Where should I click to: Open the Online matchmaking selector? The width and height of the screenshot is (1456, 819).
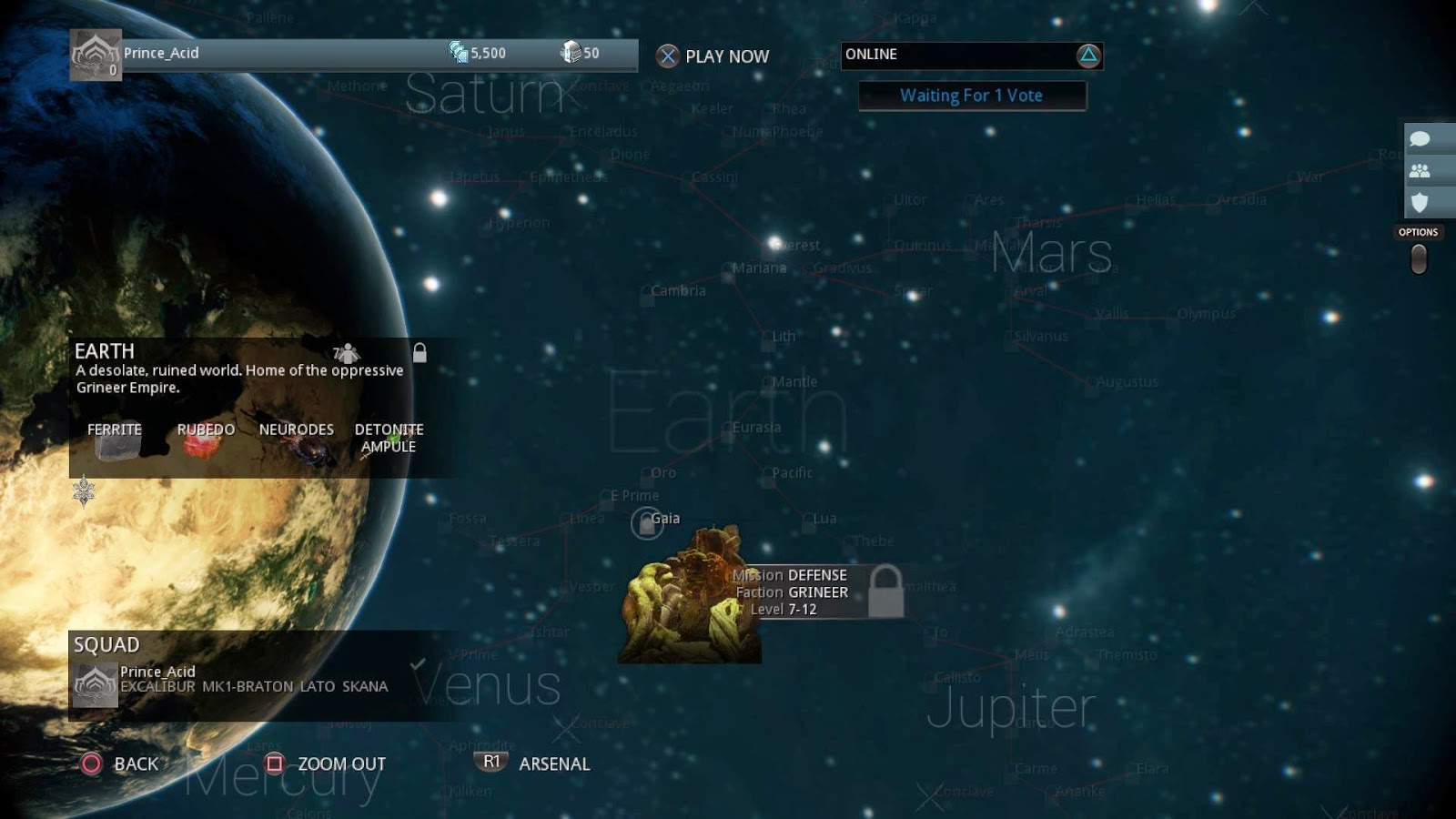tap(965, 55)
